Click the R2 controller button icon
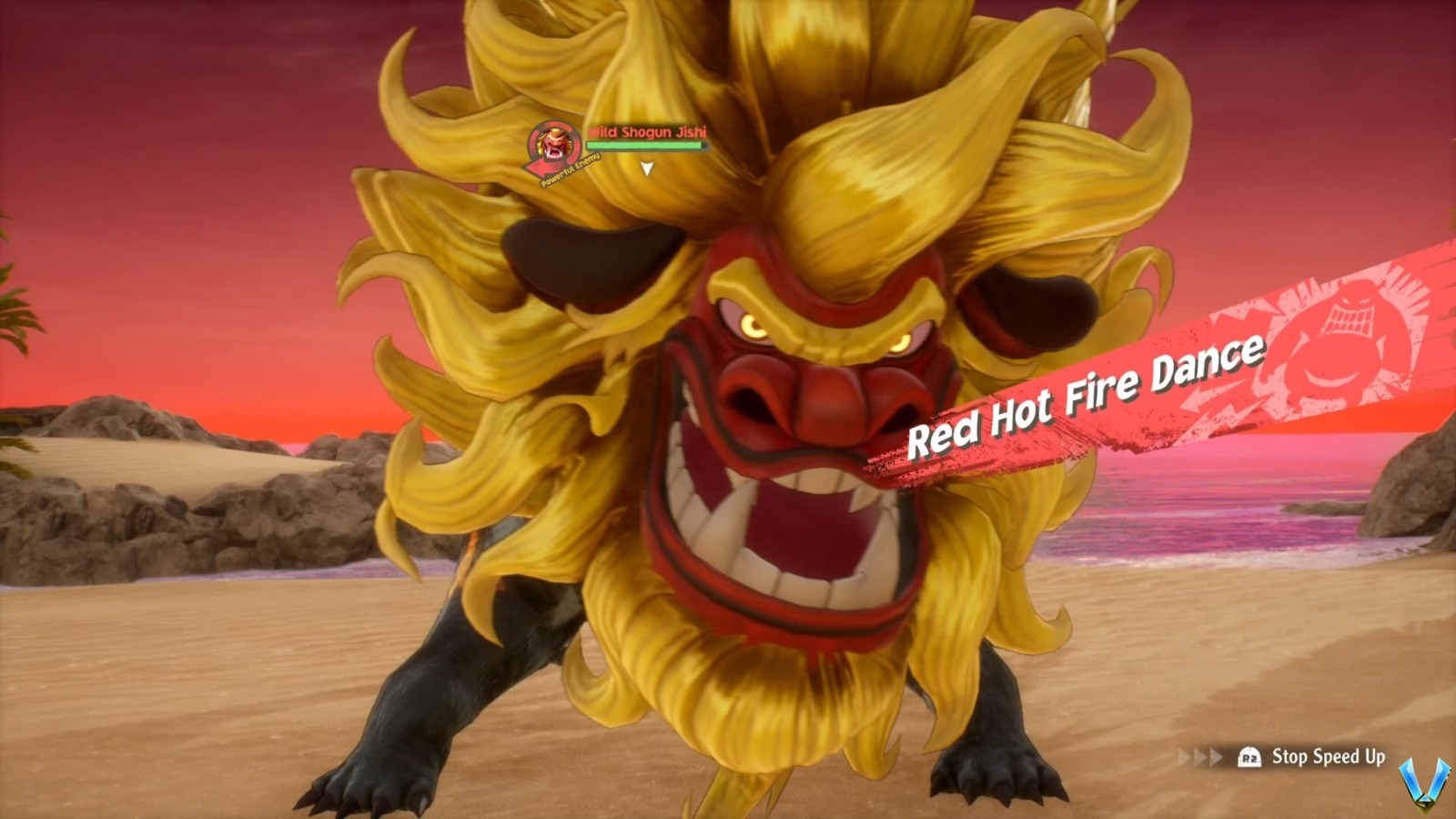Screen dimensions: 1456x819 coord(1249,756)
